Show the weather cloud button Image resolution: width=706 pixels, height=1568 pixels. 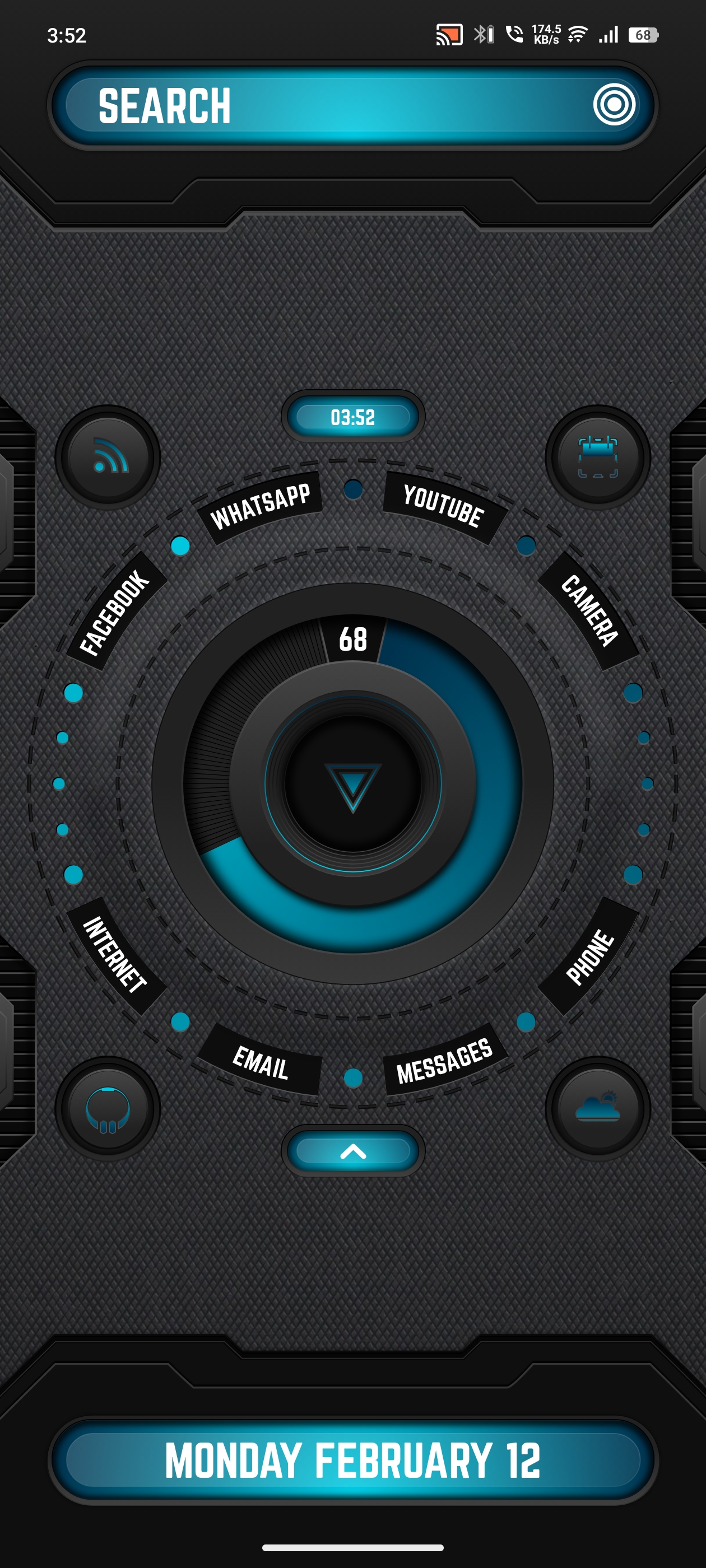tap(597, 1108)
